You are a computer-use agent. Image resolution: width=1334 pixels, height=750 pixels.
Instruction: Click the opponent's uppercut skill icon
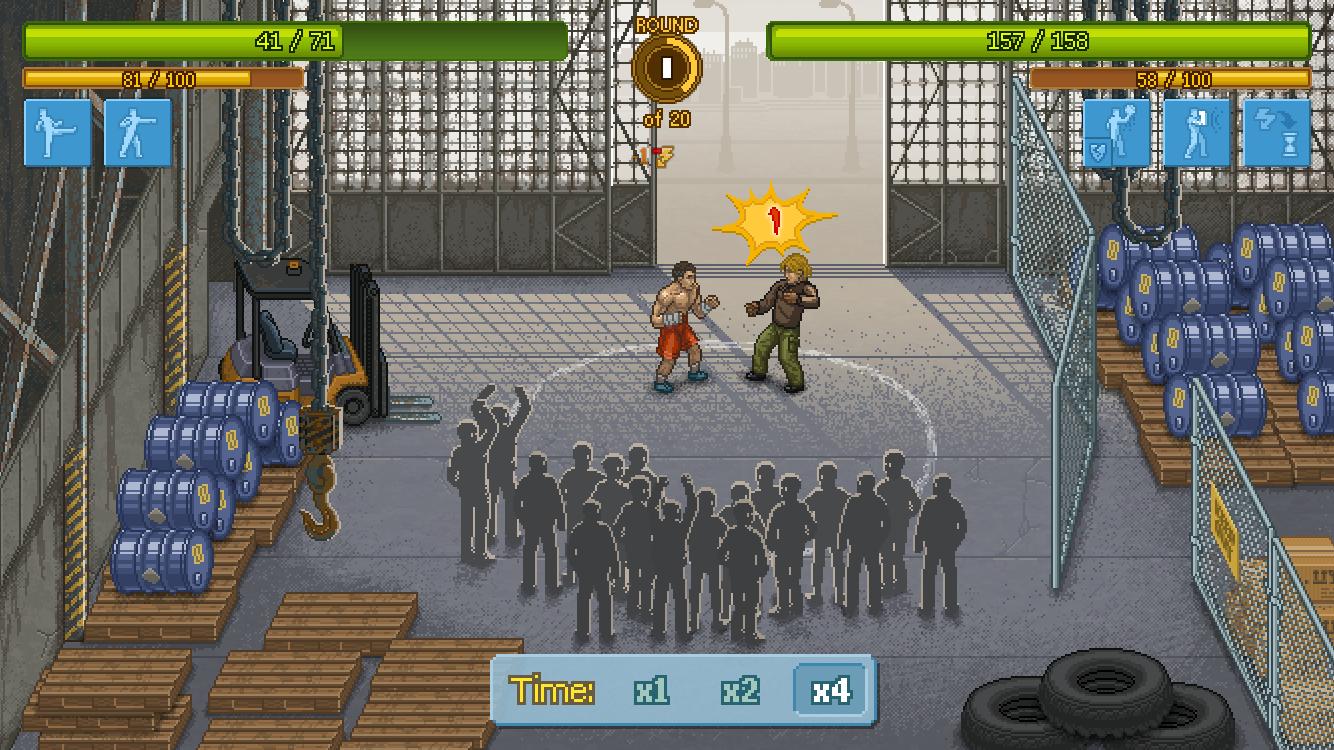point(1115,130)
